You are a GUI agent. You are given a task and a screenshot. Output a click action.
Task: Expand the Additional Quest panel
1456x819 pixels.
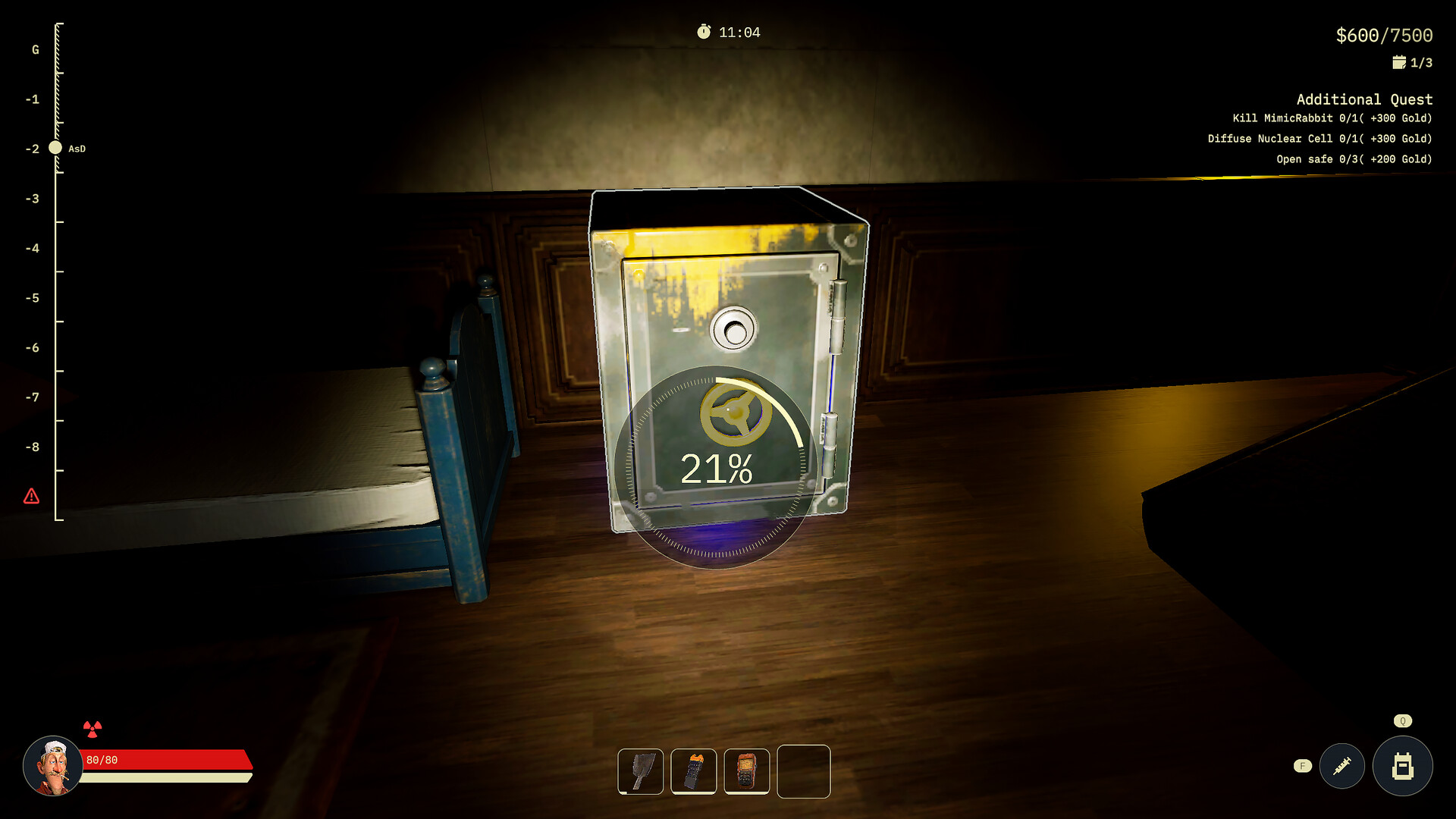[1364, 99]
